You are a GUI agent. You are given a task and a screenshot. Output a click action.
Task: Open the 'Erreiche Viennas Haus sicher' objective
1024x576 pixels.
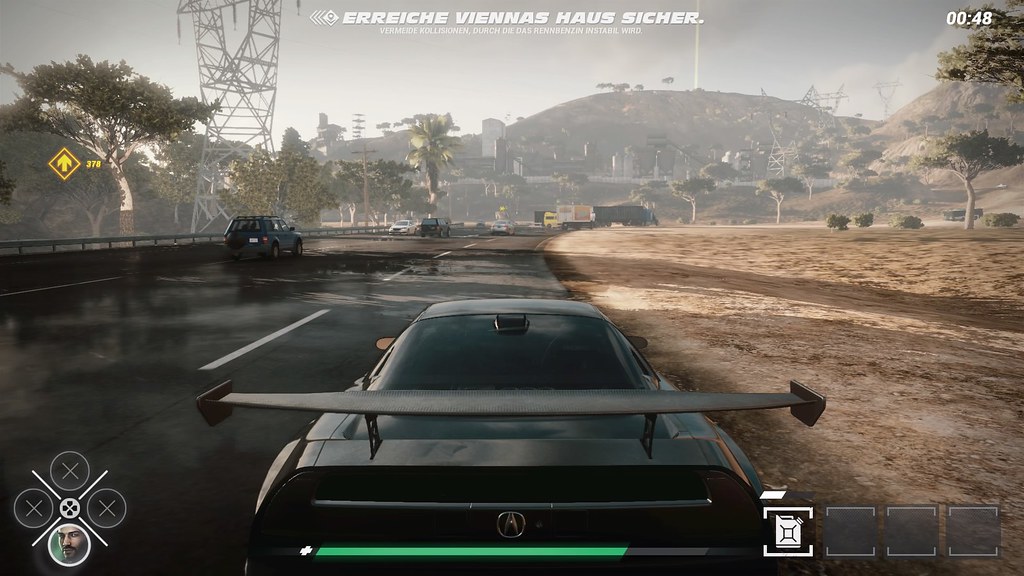522,18
